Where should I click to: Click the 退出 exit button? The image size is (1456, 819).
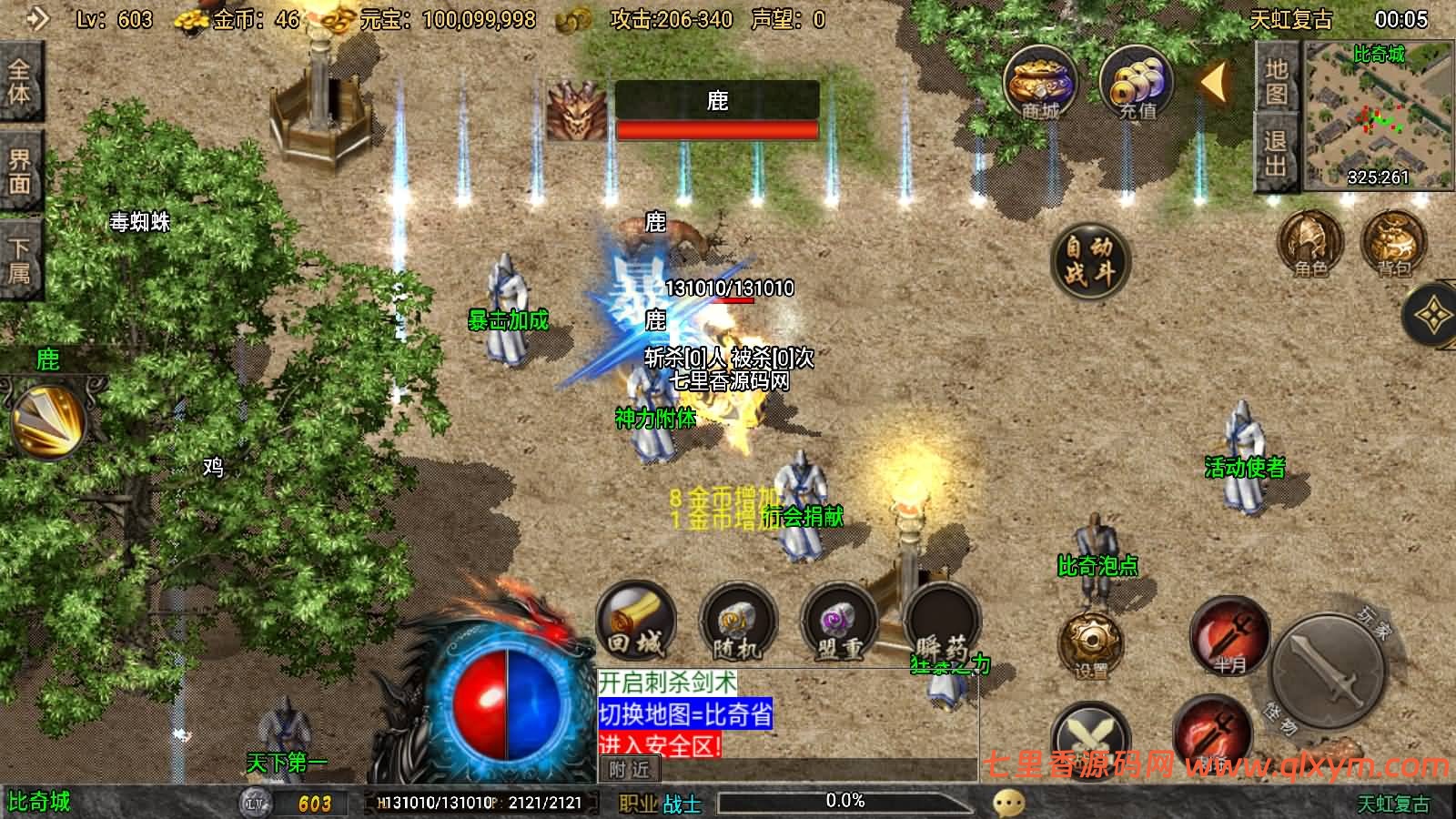1276,153
